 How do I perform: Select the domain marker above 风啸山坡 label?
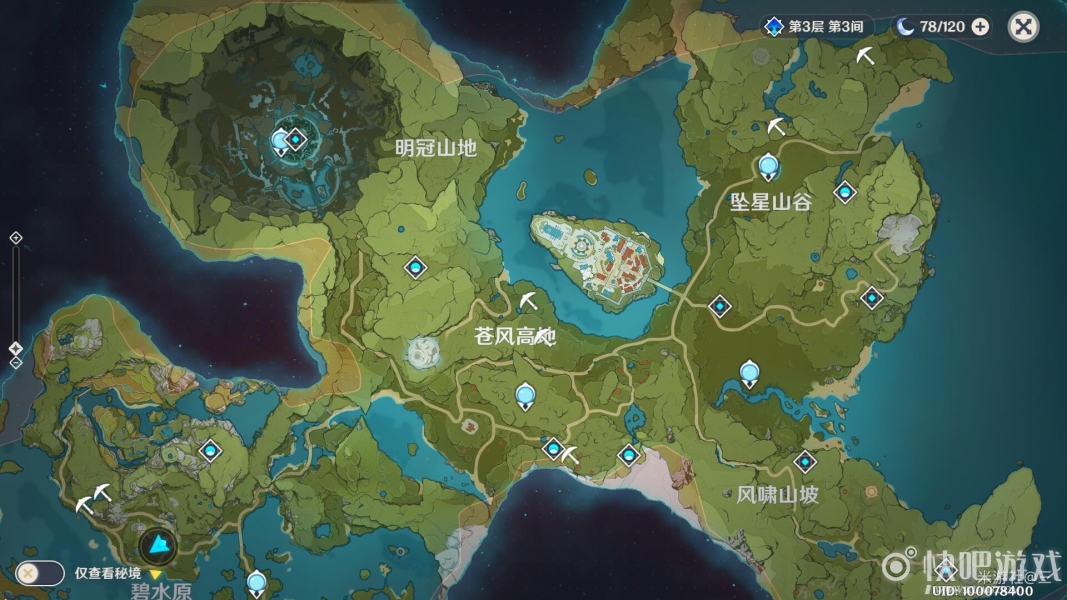(x=805, y=461)
